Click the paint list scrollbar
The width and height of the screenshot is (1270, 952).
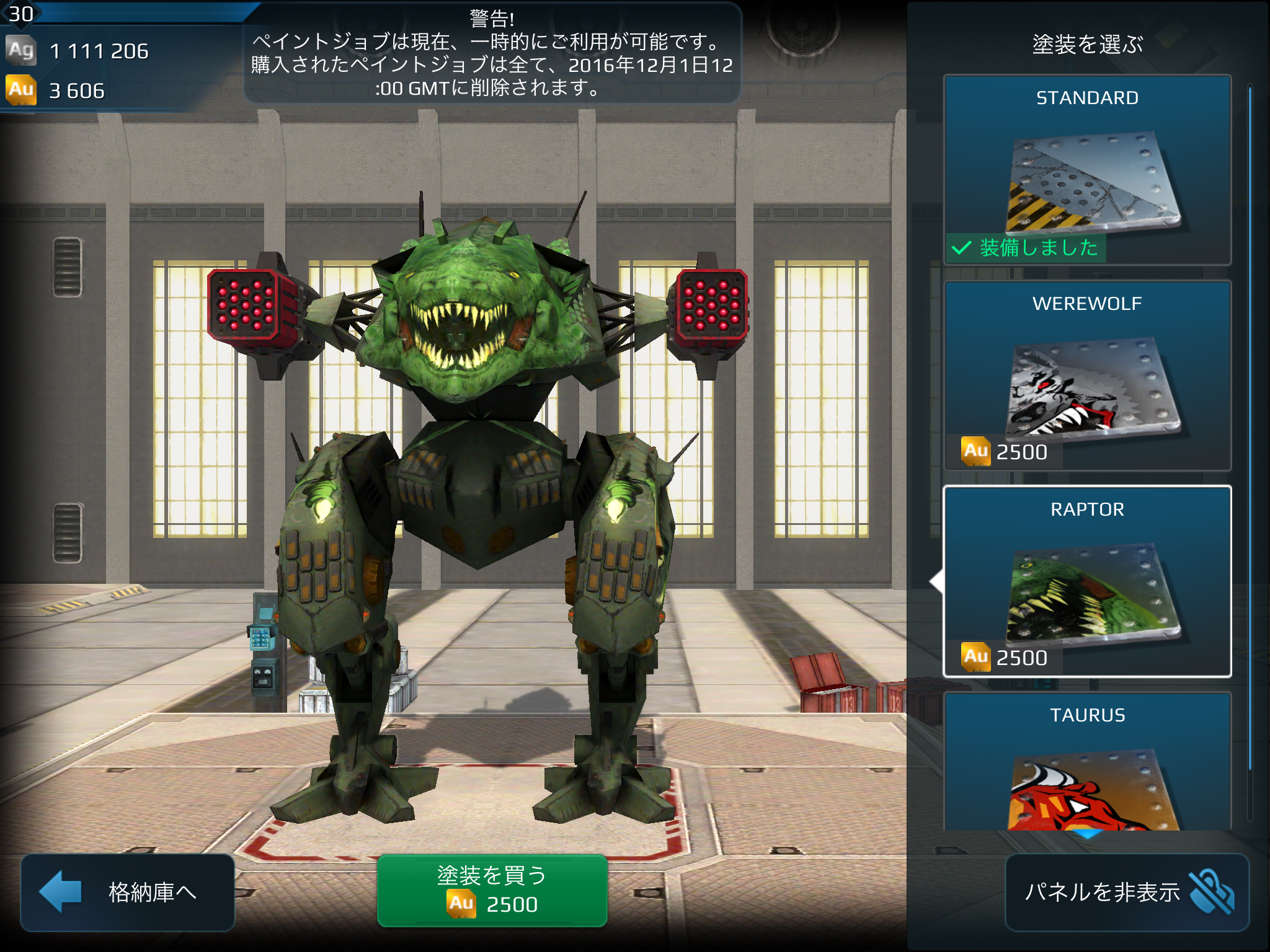(x=1250, y=428)
